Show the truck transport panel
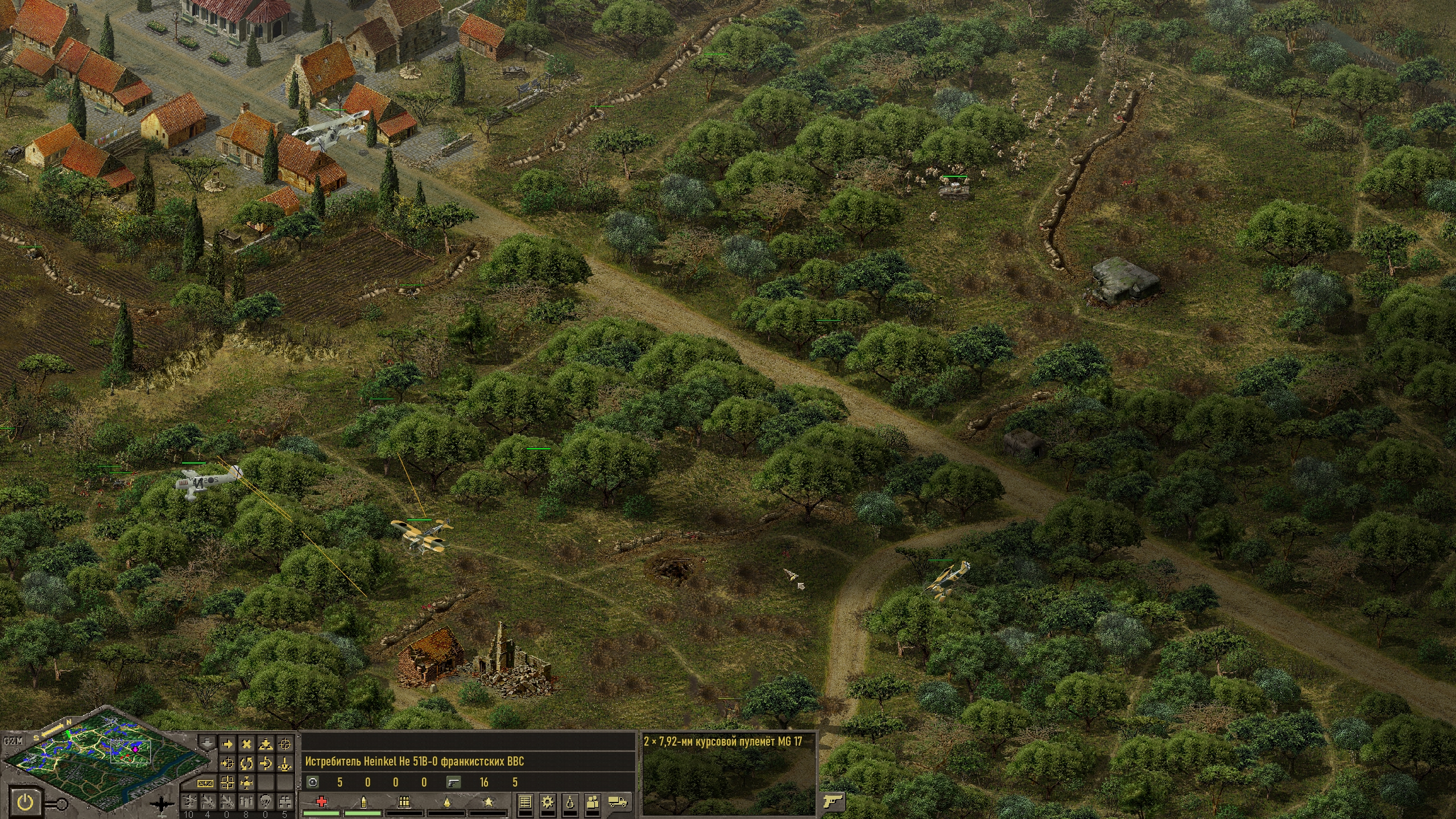Screen dimensions: 1456x819 pos(618,803)
